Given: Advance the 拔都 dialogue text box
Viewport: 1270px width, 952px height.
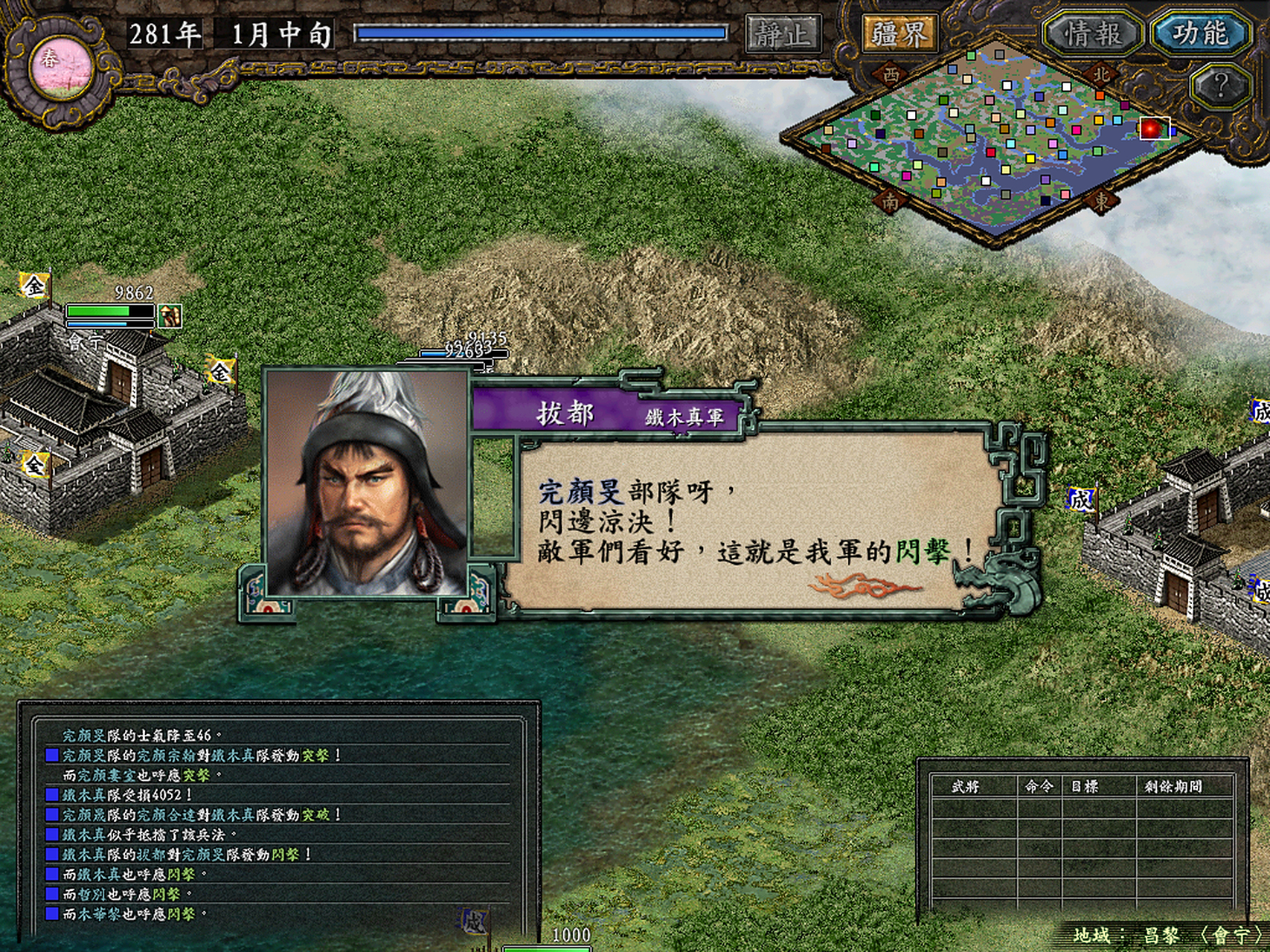Looking at the screenshot, I should (x=751, y=521).
